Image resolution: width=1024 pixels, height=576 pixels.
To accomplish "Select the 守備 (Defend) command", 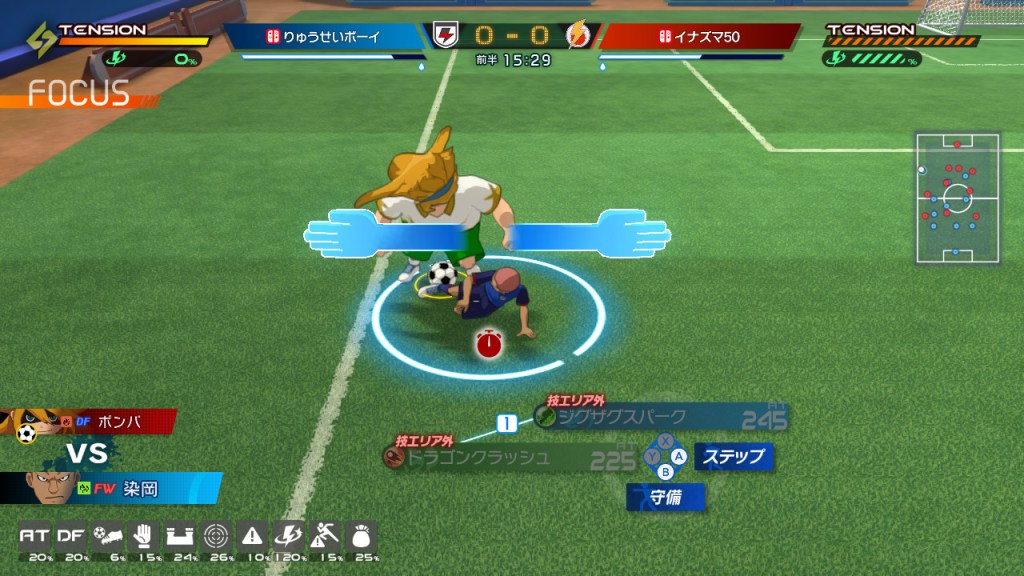I will (666, 497).
